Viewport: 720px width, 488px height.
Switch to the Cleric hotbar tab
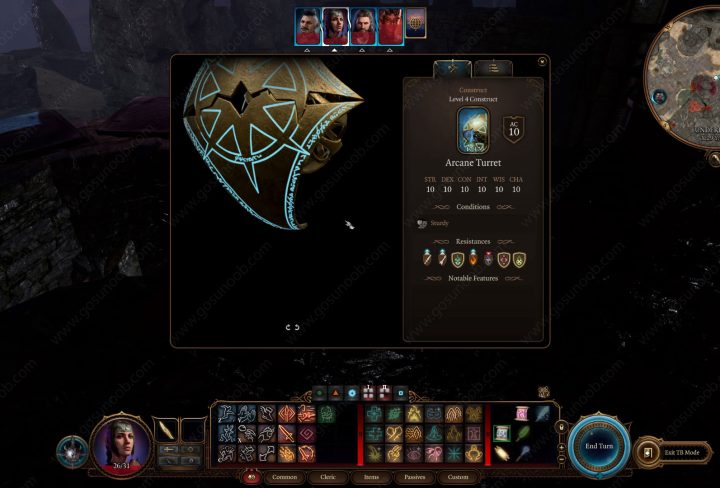coord(328,477)
